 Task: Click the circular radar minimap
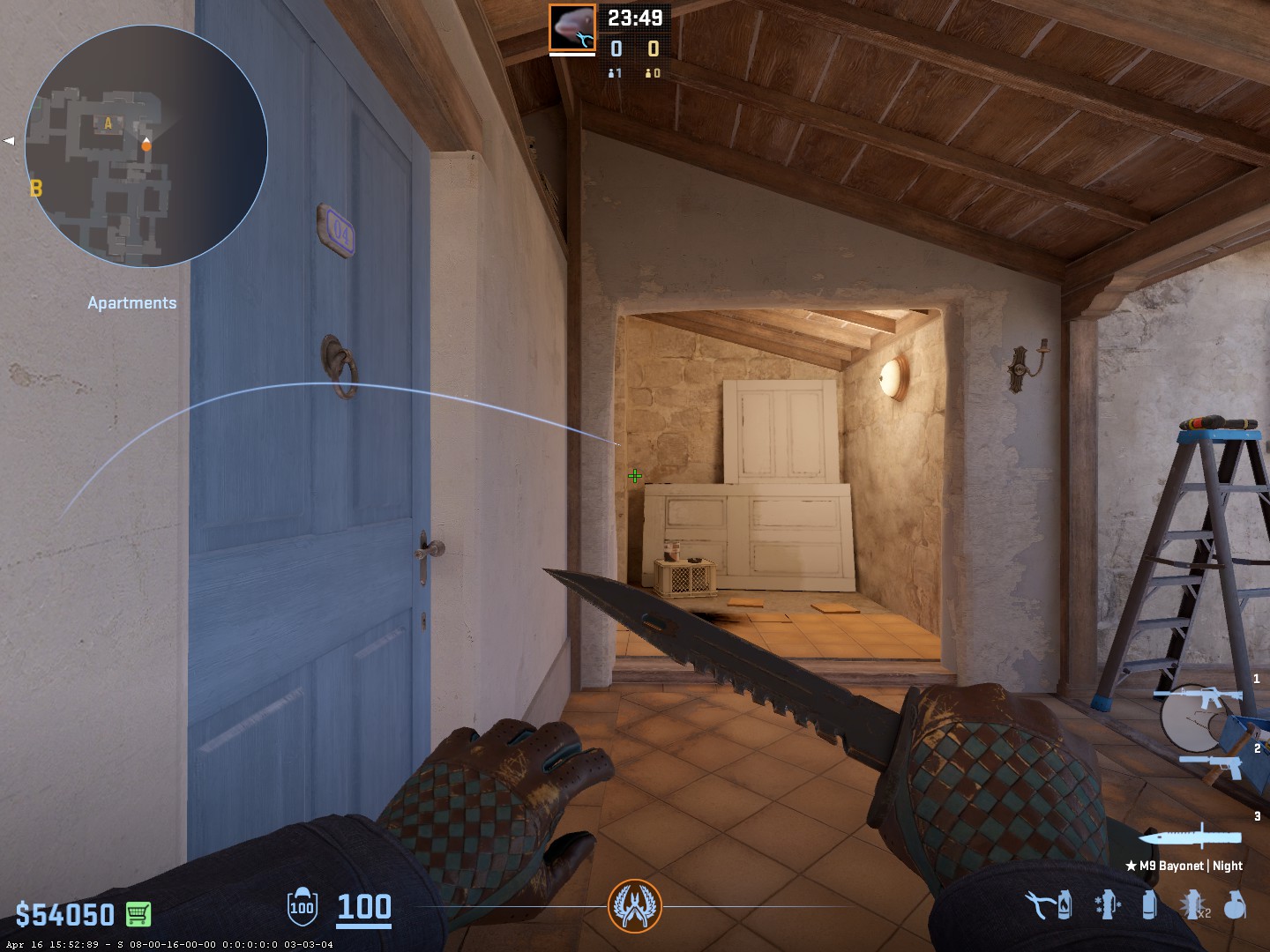click(146, 146)
